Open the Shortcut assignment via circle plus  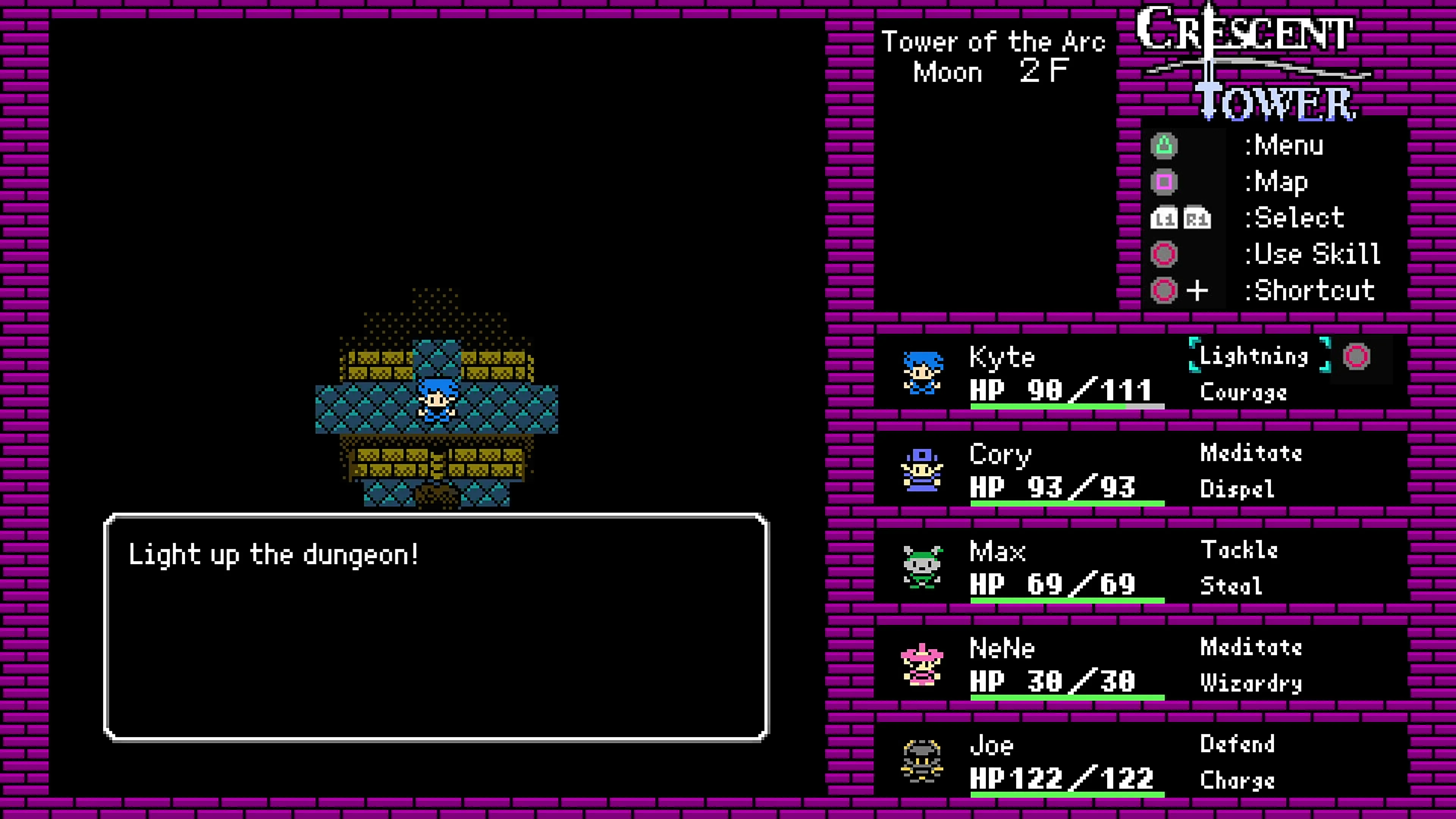tap(1164, 290)
